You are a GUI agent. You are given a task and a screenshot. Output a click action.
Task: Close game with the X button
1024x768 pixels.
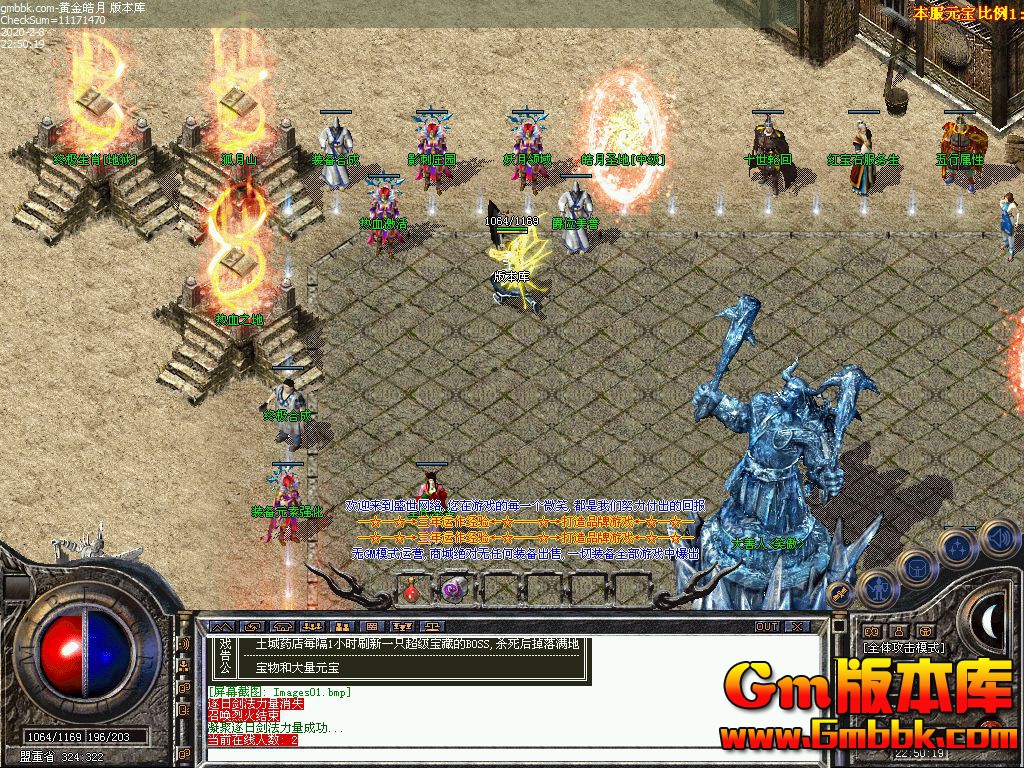pos(797,626)
